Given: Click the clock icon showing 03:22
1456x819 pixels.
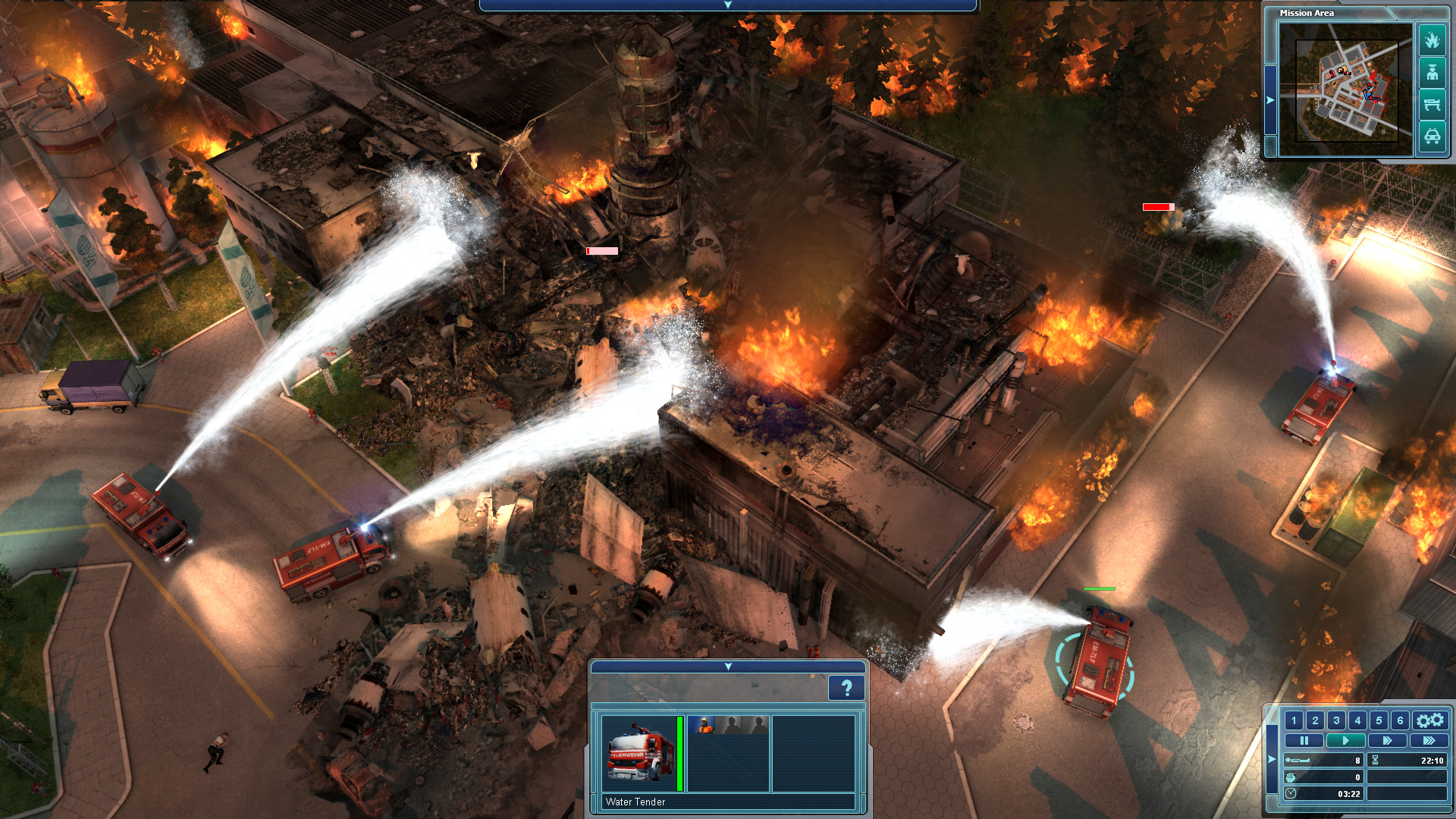Looking at the screenshot, I should [1291, 795].
